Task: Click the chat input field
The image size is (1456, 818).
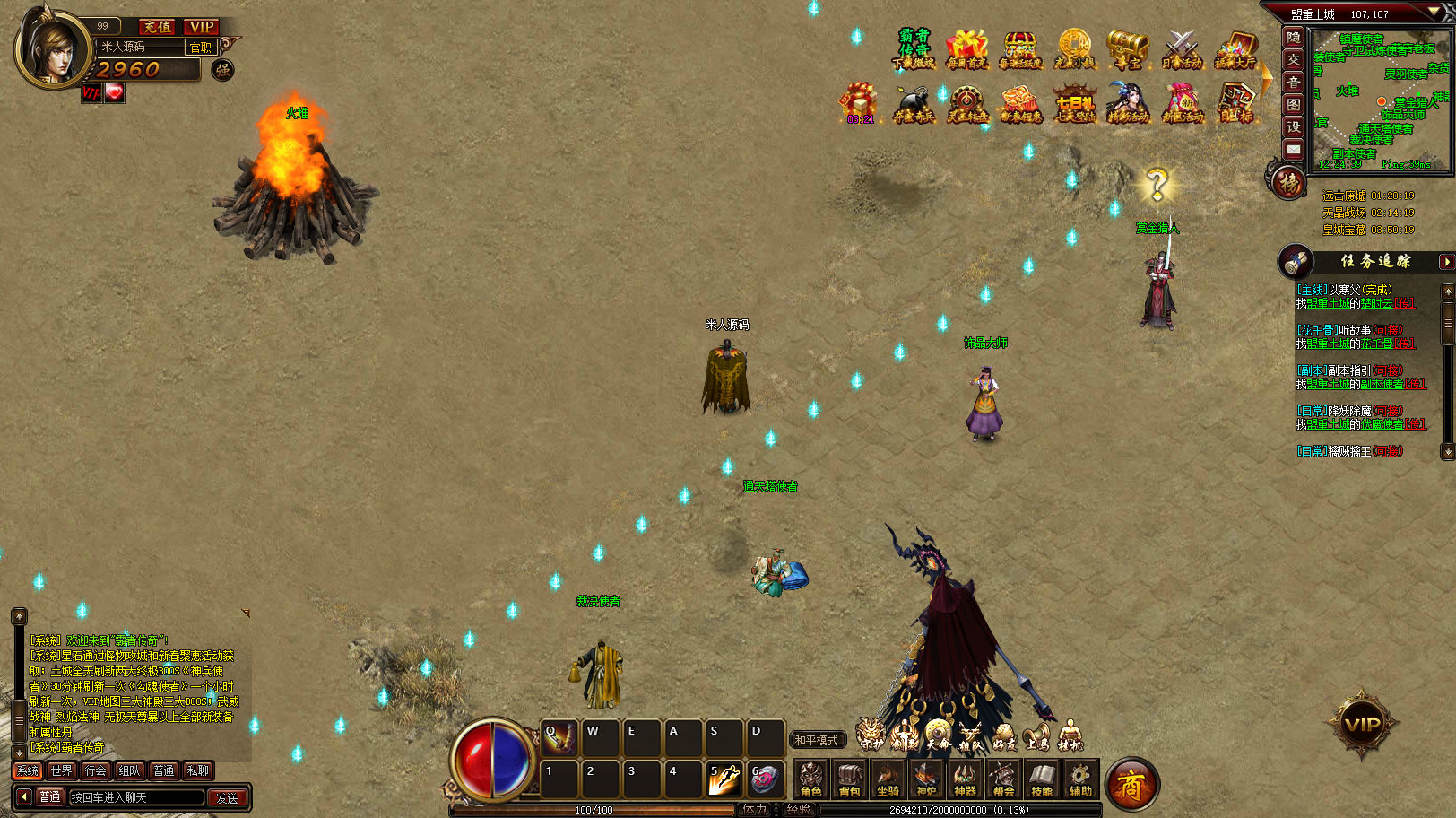Action: [136, 797]
